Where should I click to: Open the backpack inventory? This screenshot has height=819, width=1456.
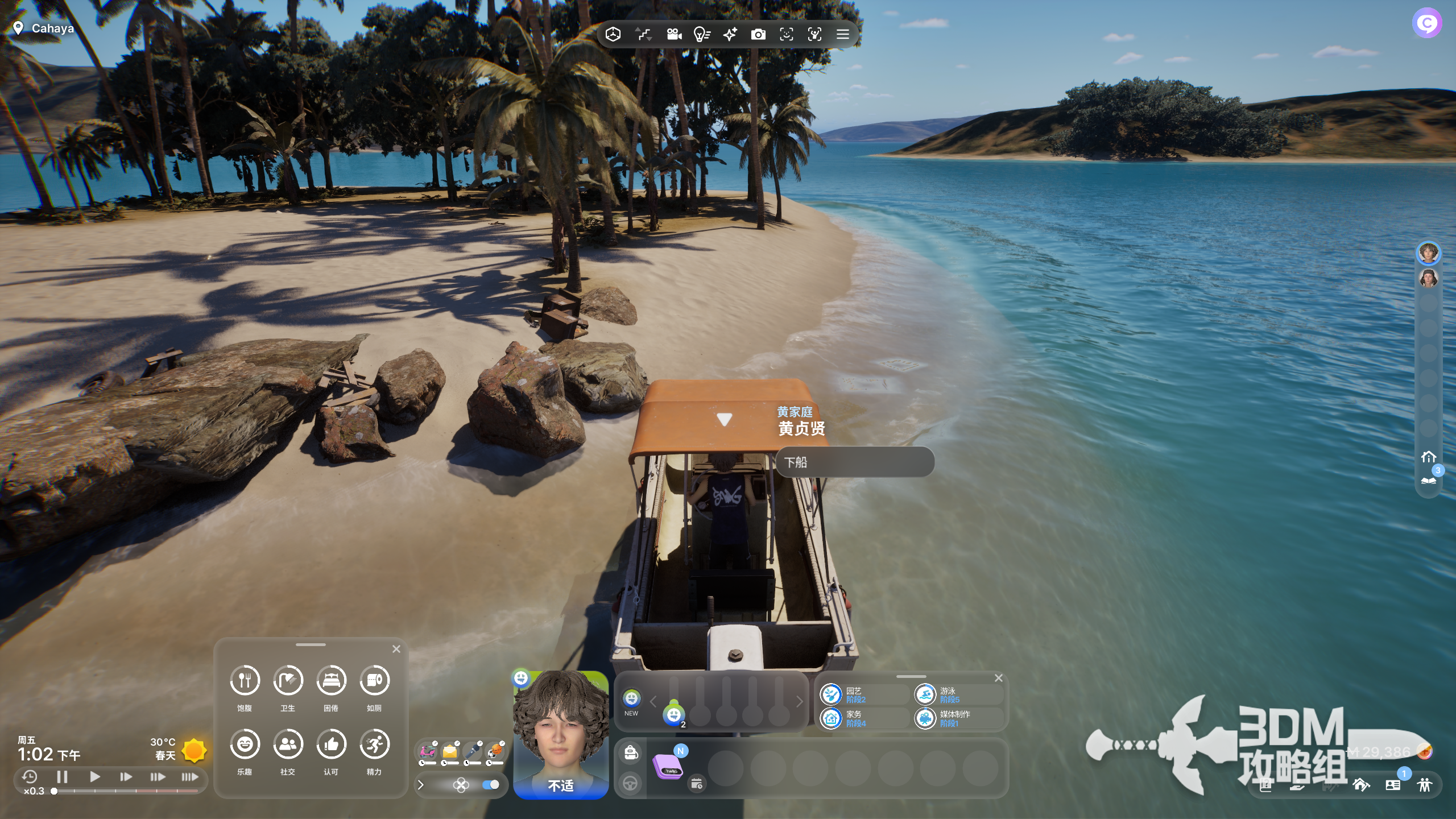click(630, 753)
